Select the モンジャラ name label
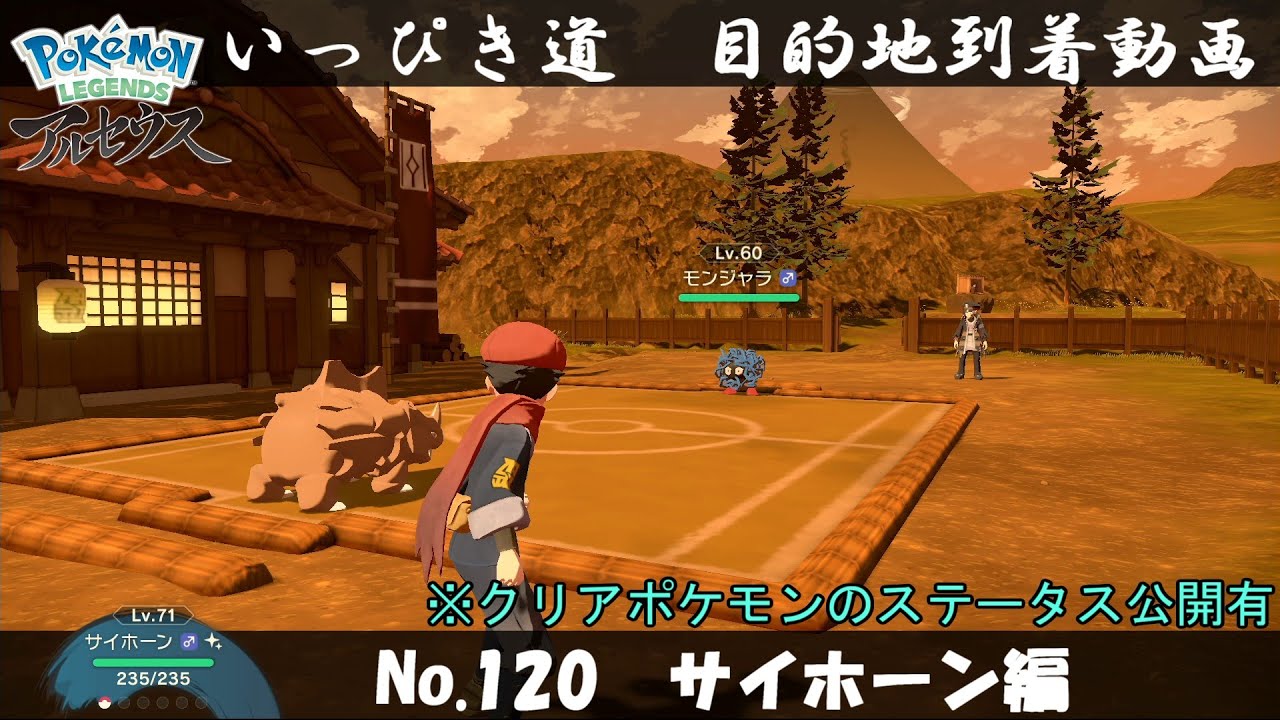 pos(728,278)
